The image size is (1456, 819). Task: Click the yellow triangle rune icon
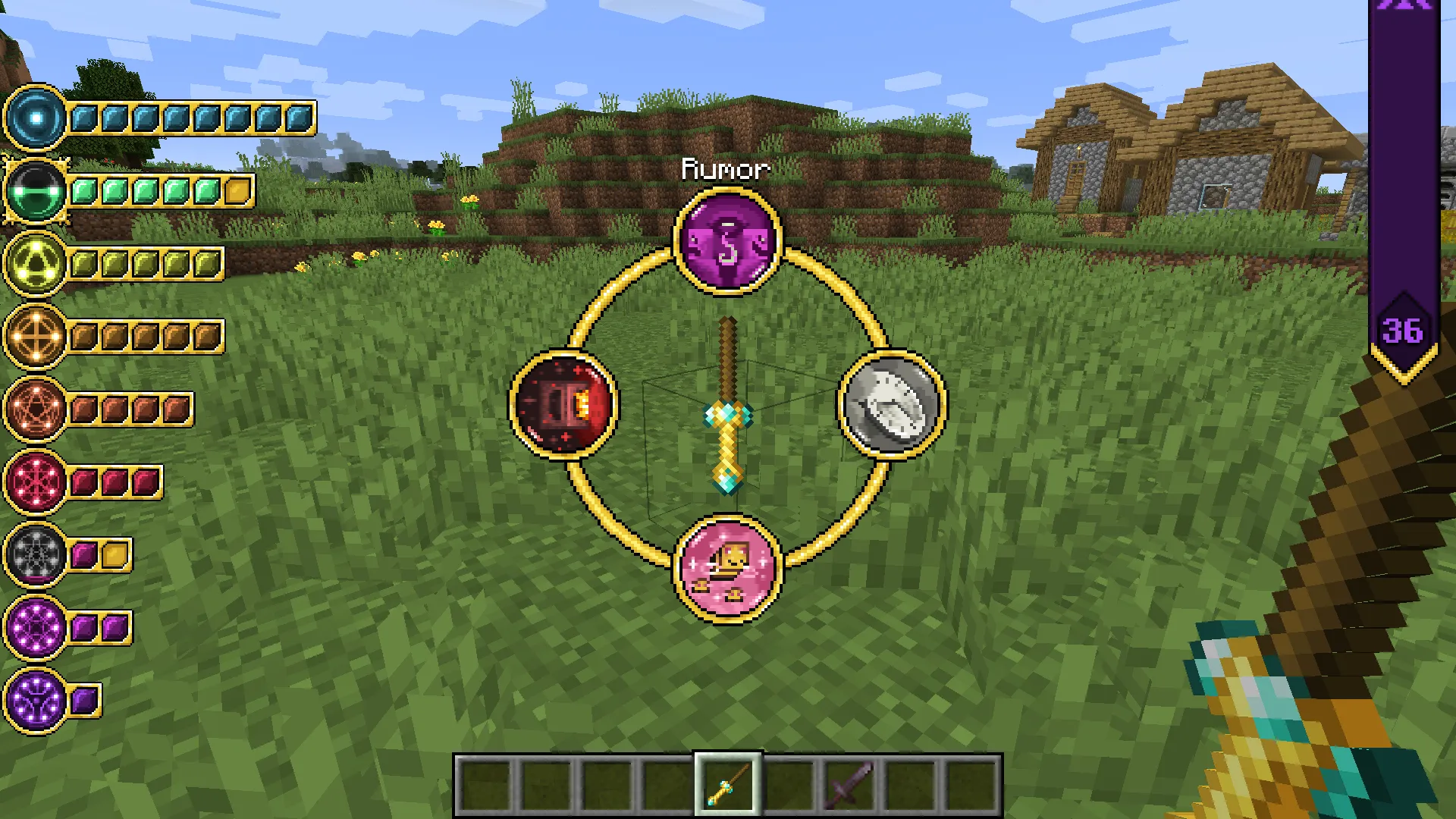[34, 262]
